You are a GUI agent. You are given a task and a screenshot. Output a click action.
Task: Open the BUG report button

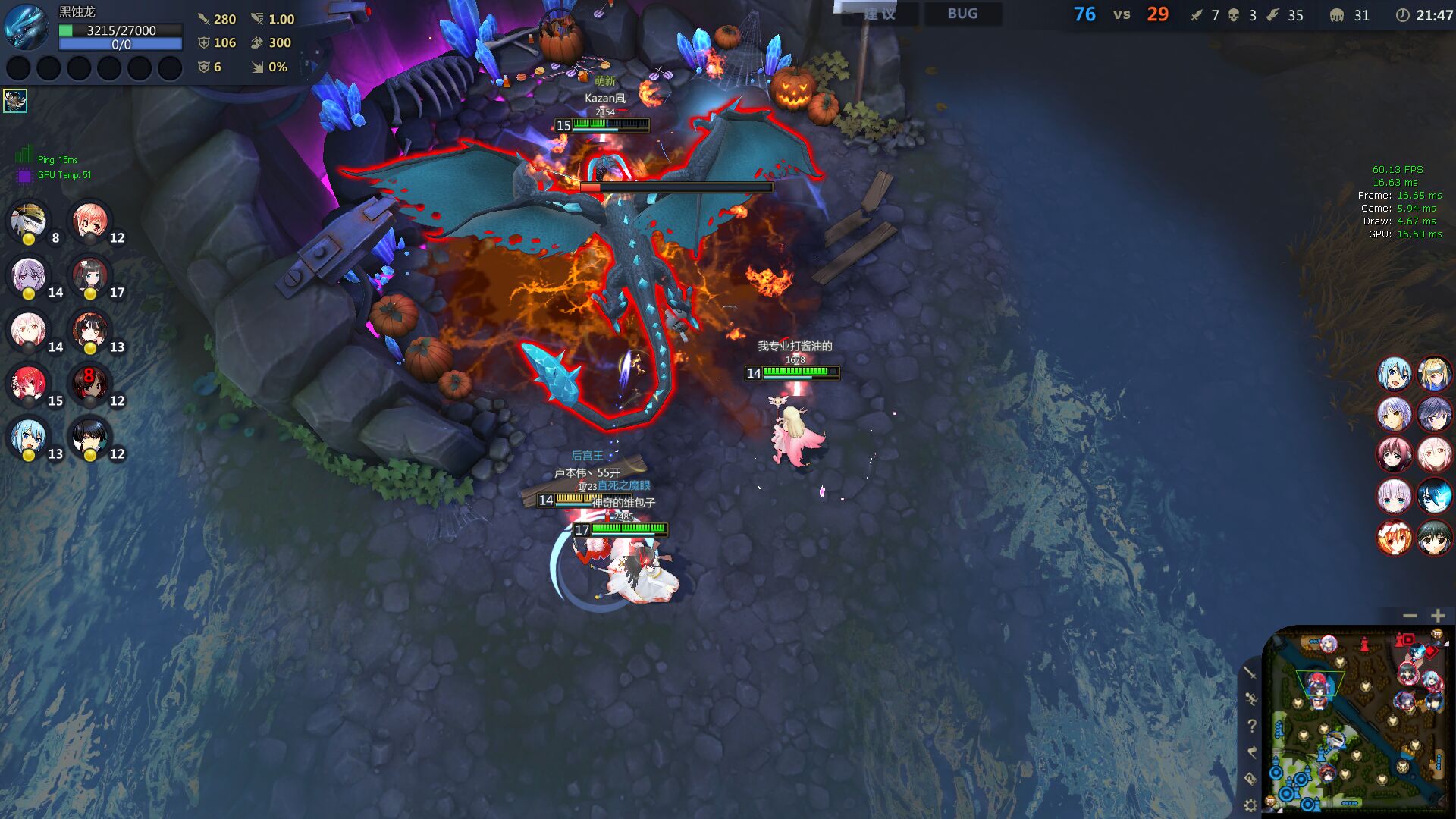pos(962,14)
